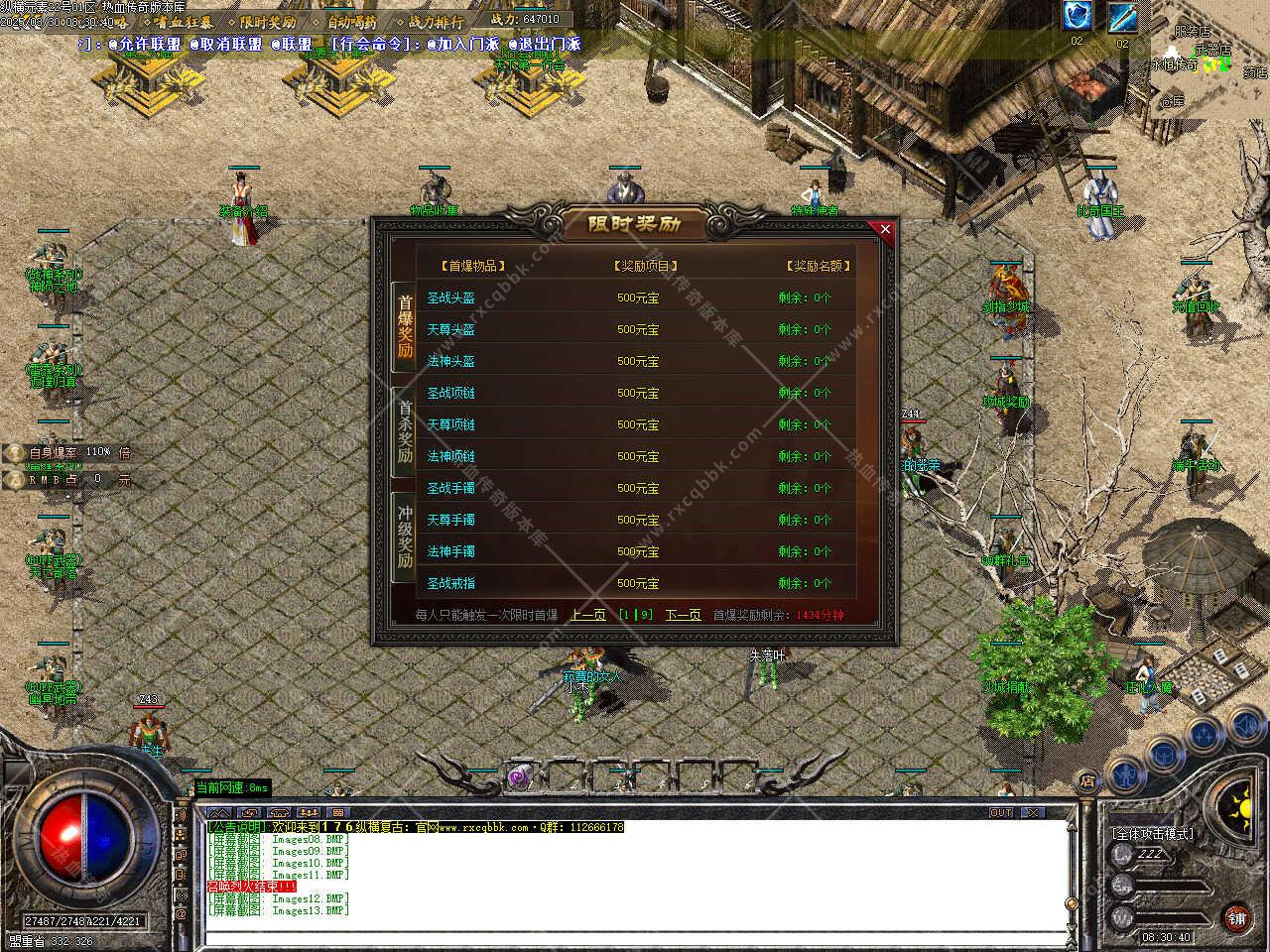Select the 首爆奖励 tab

coord(404,325)
